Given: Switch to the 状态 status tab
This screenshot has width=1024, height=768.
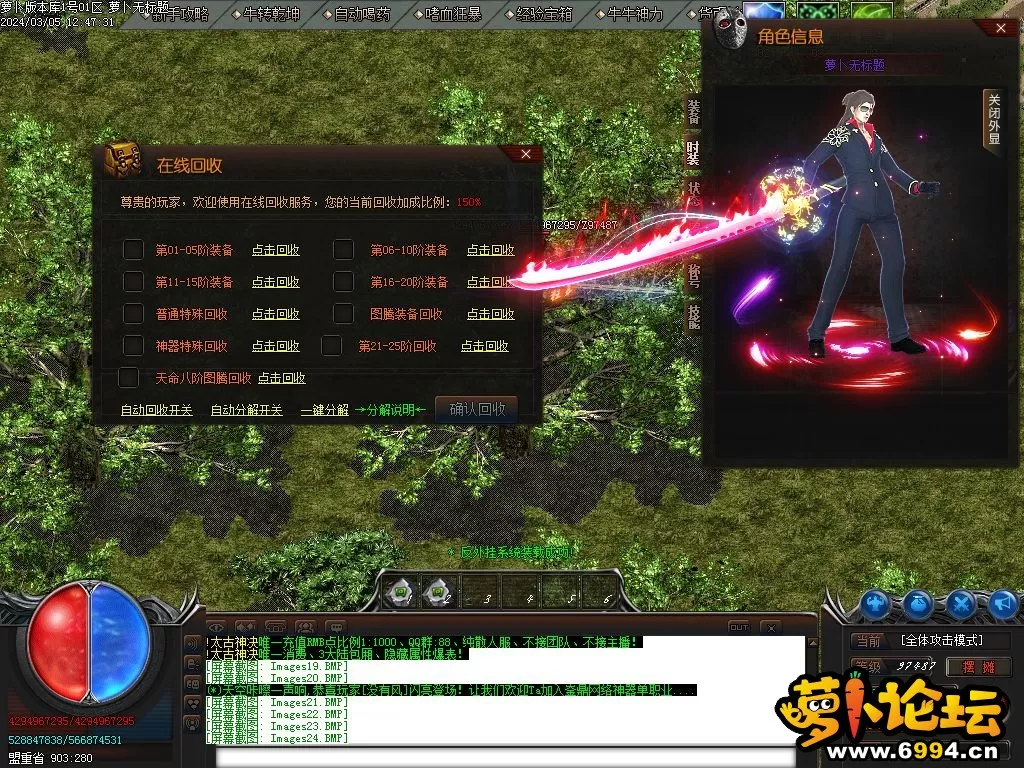Looking at the screenshot, I should click(x=693, y=190).
